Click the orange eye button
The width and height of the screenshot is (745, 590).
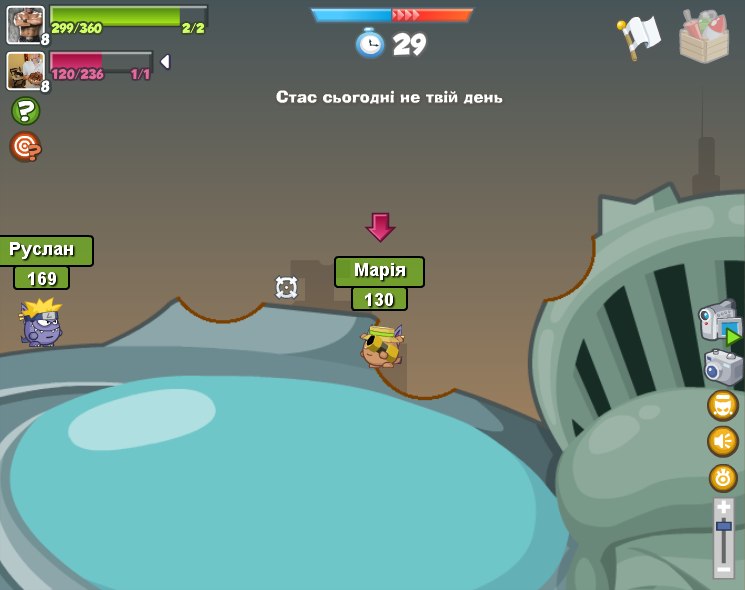click(x=723, y=477)
